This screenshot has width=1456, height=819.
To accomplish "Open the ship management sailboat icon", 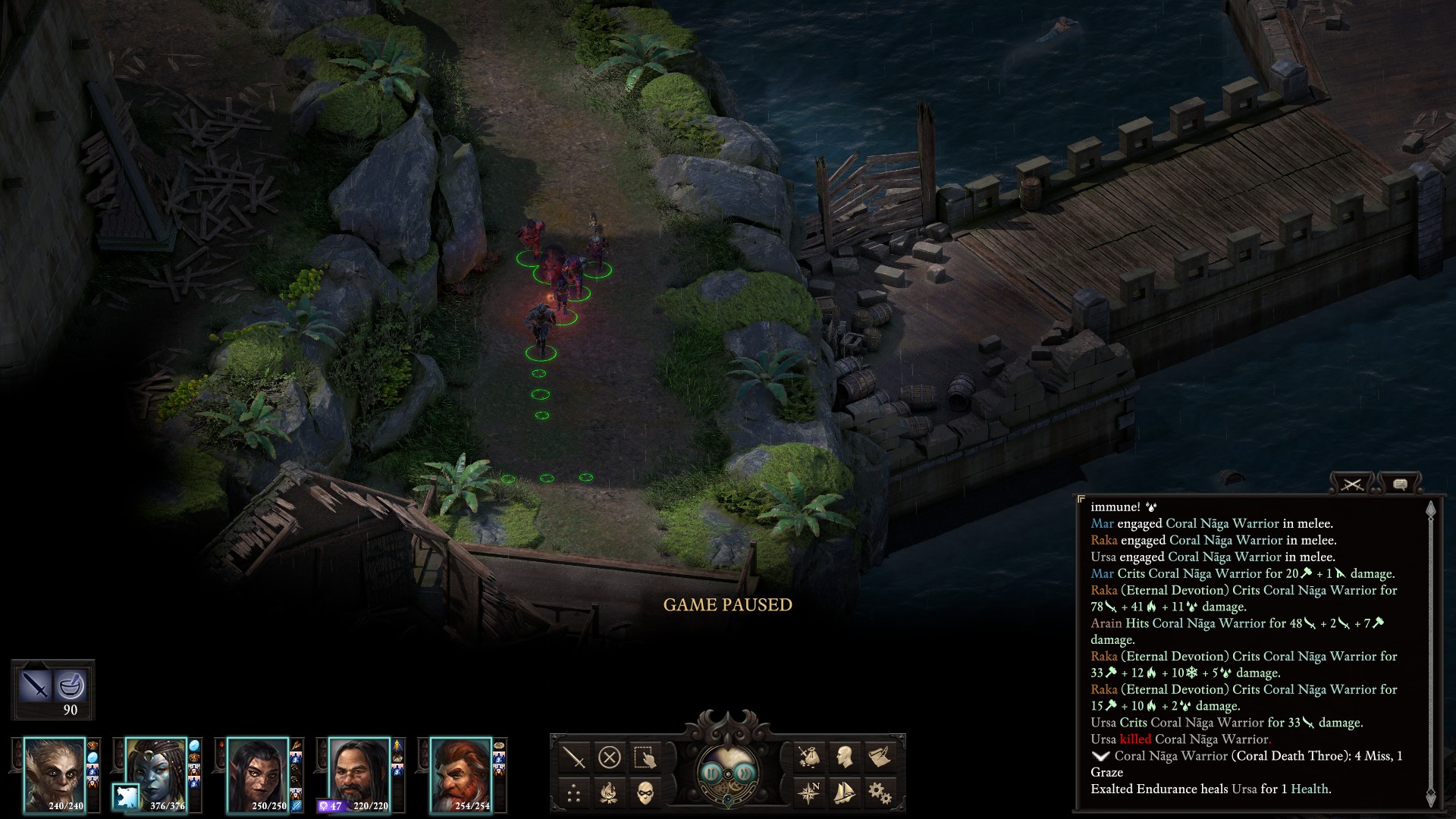I will pyautogui.click(x=844, y=793).
